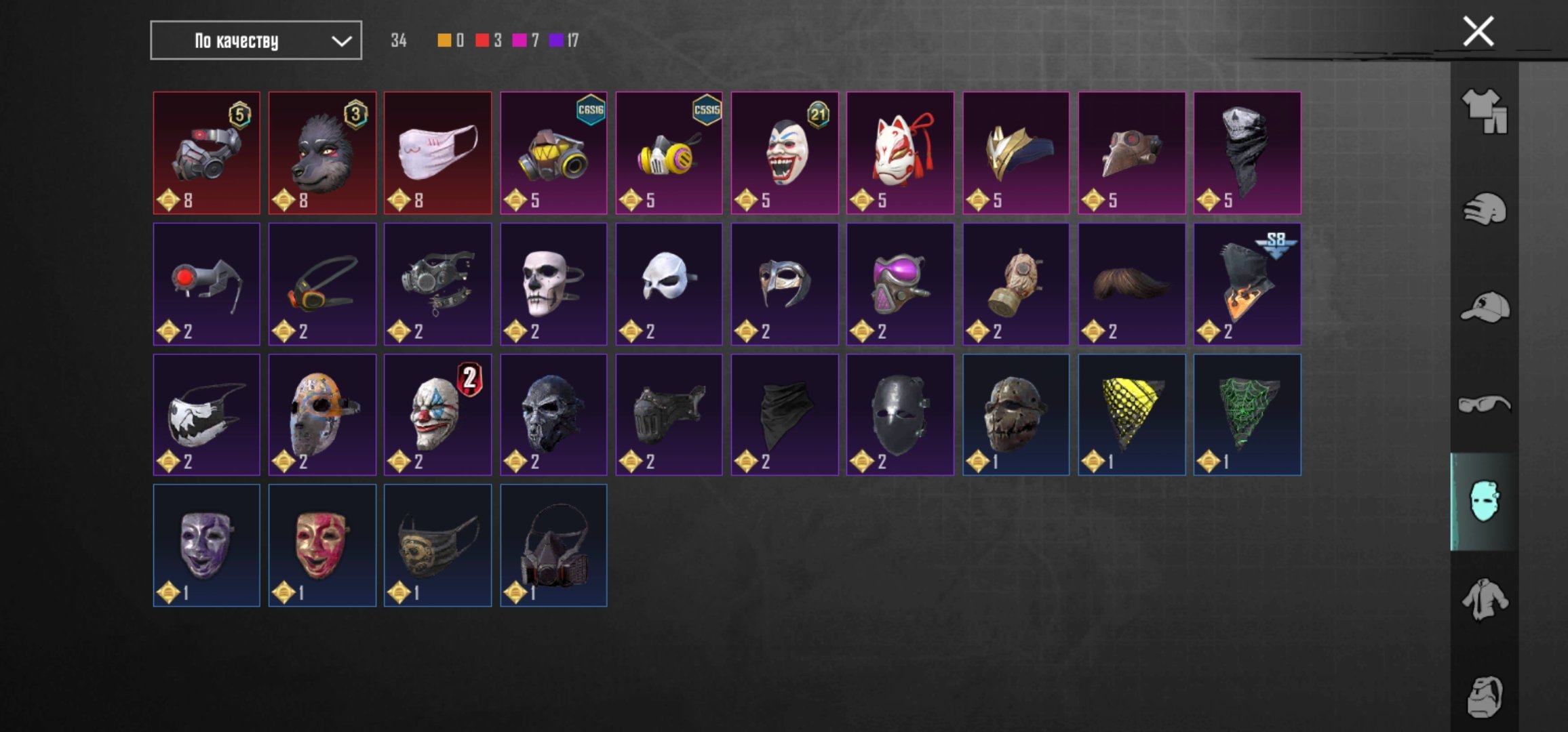The height and width of the screenshot is (732, 1568).
Task: Pick the plague doctor beak mask
Action: (x=1132, y=153)
